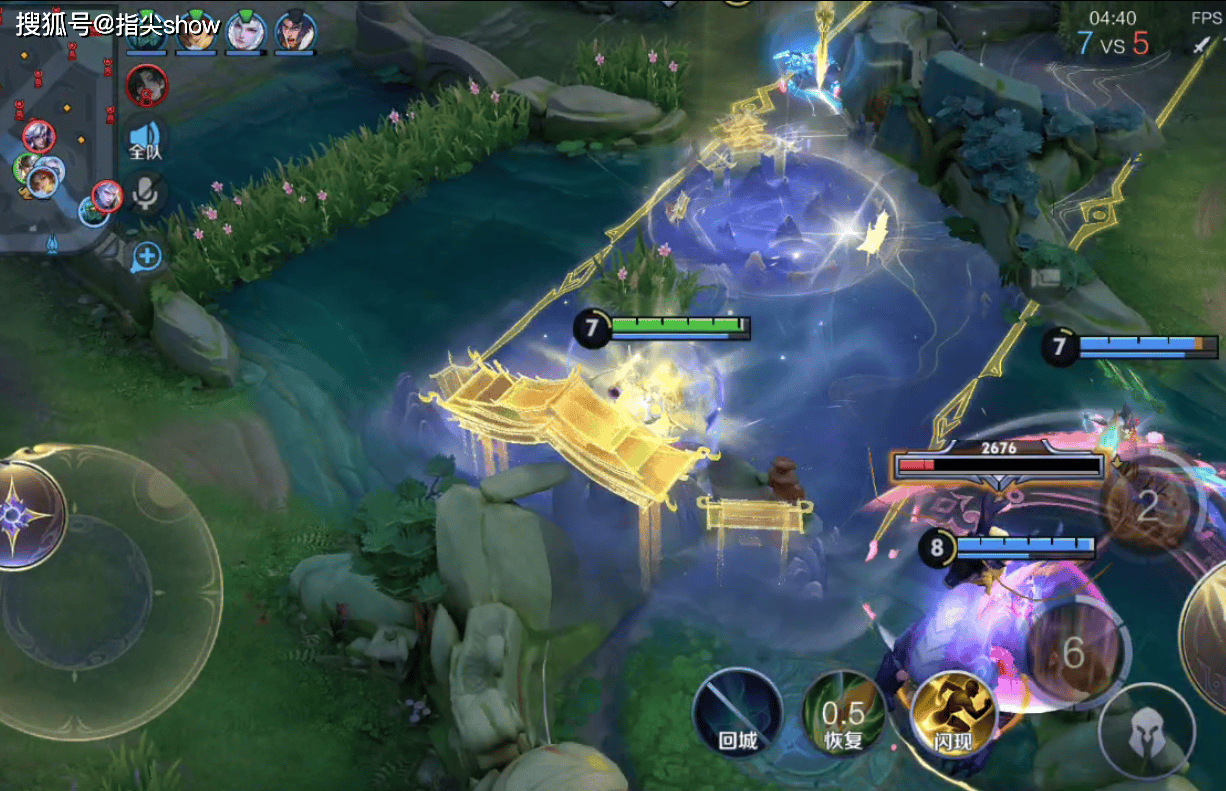
Task: Tap the skill showing cooldown 6
Action: (1074, 652)
